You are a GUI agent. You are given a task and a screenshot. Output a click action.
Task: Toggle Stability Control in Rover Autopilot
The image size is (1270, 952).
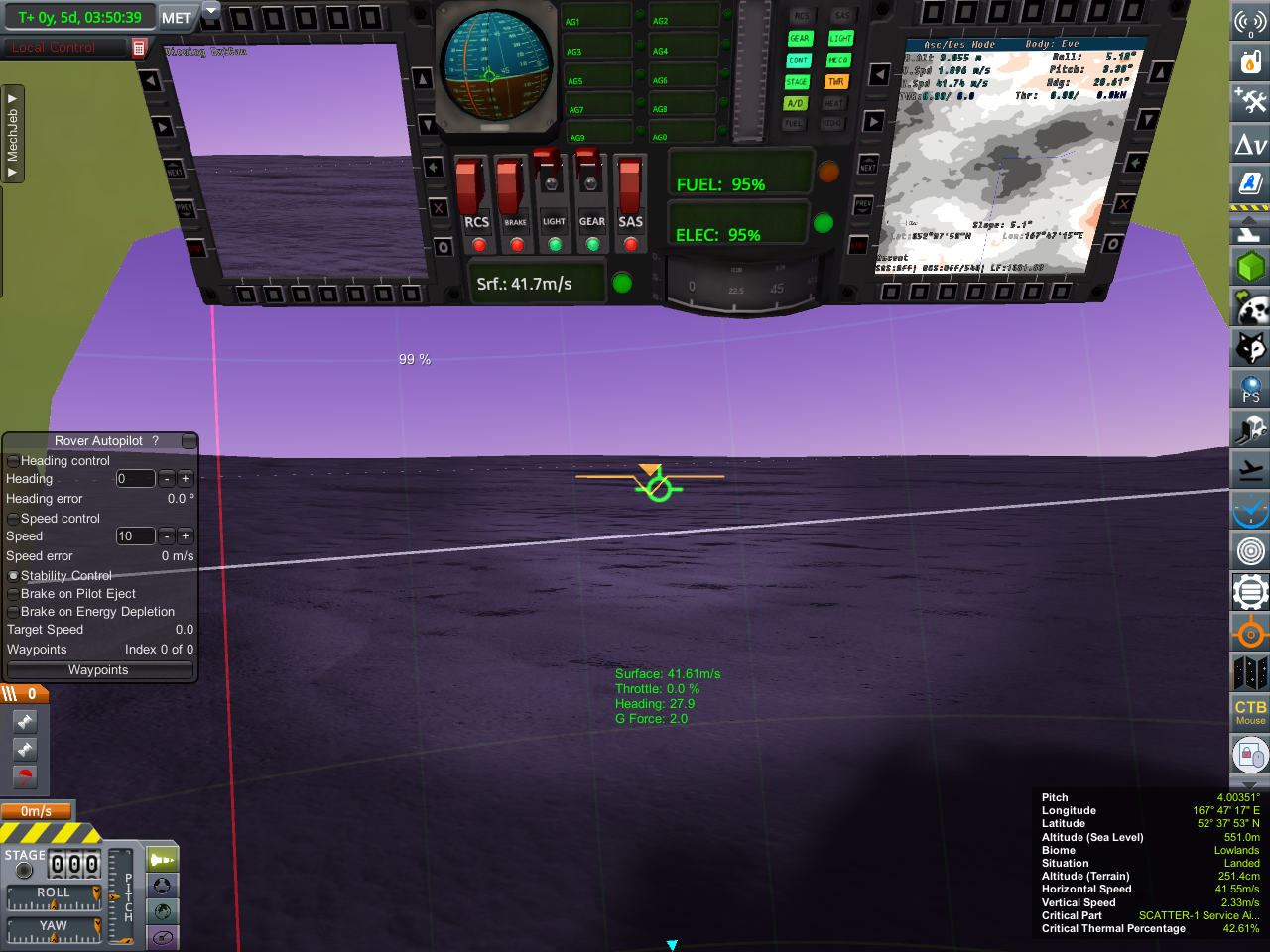13,576
